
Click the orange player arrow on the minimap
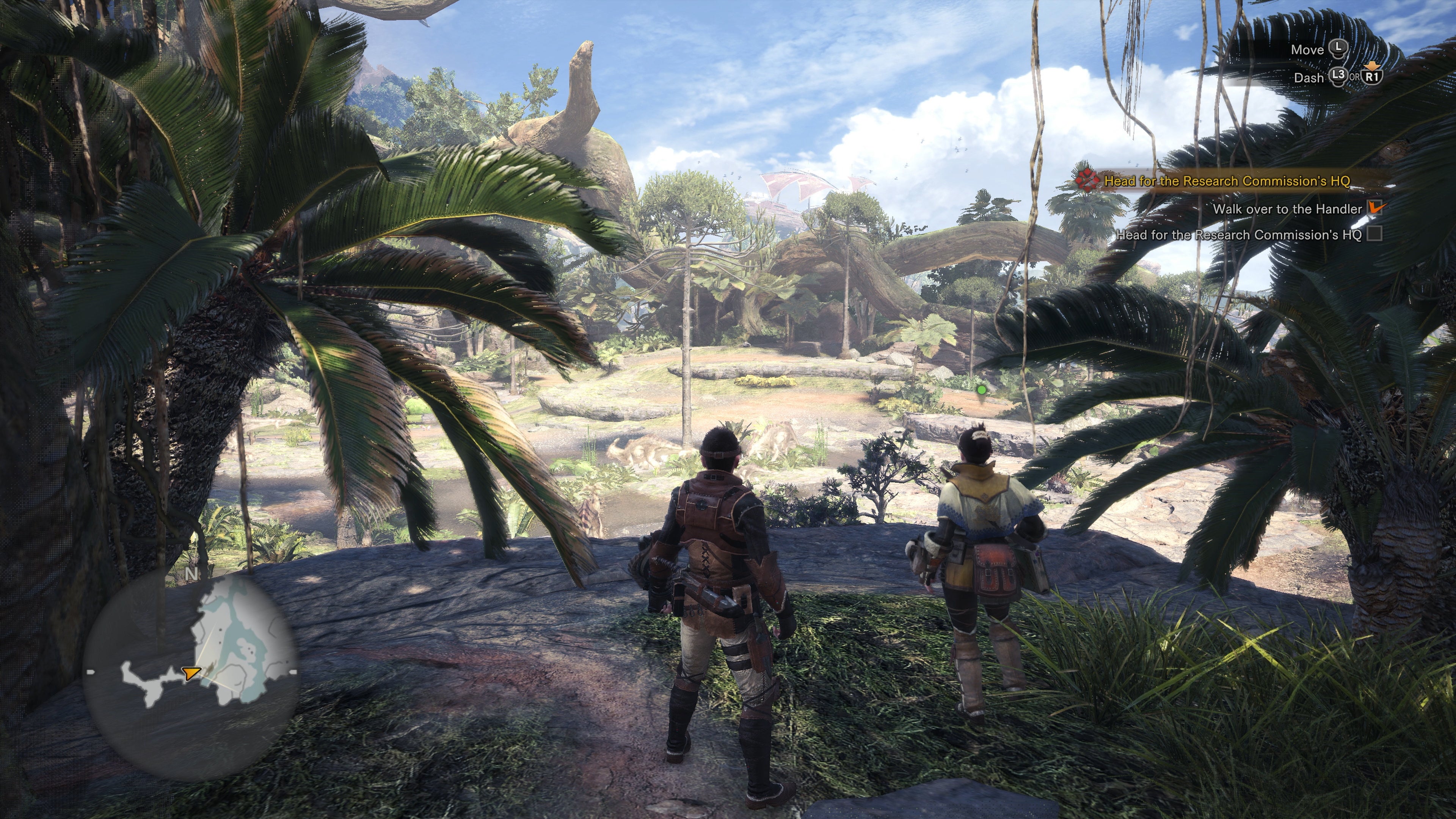191,673
